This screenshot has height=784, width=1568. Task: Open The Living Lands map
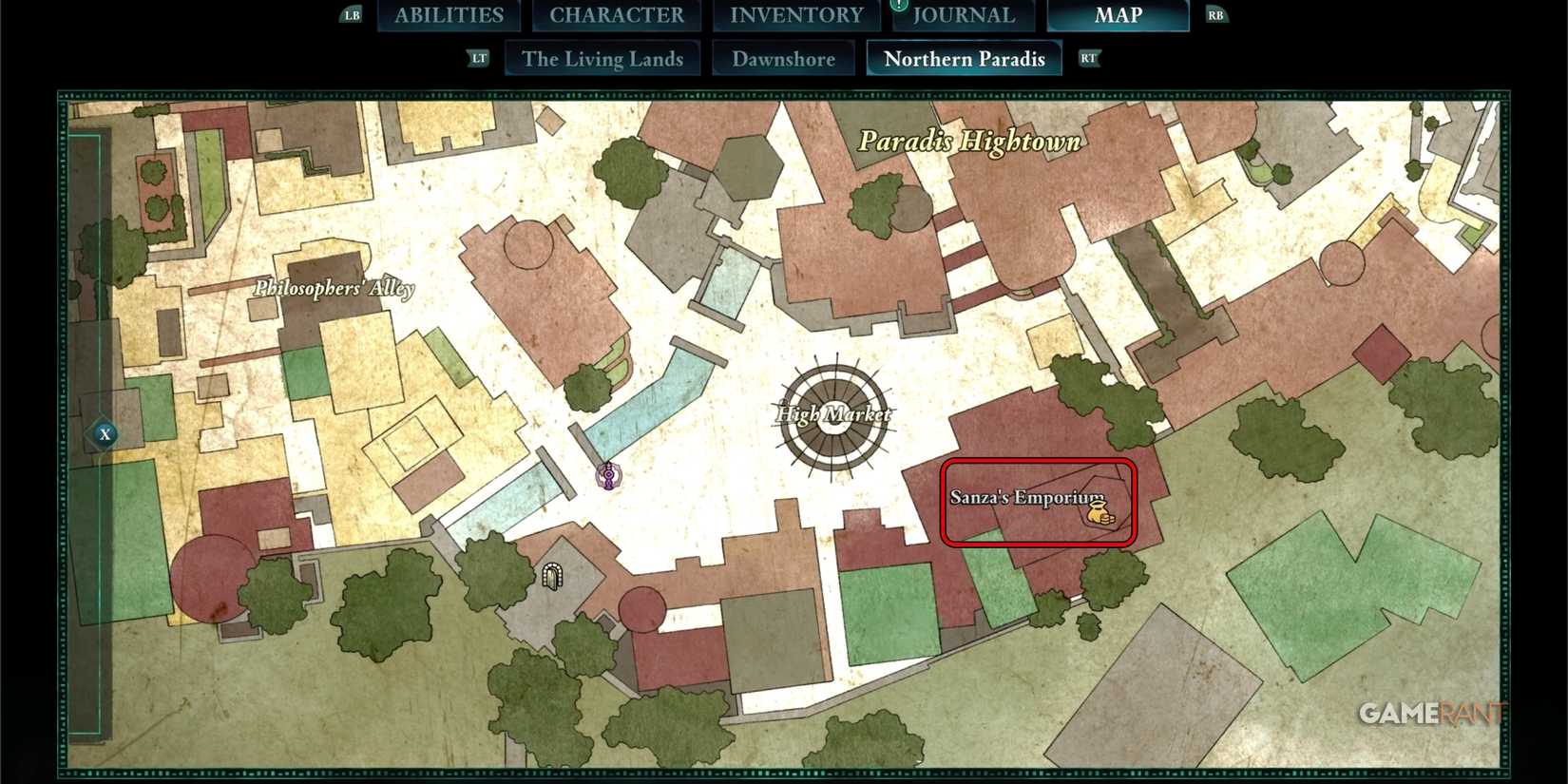pos(602,58)
